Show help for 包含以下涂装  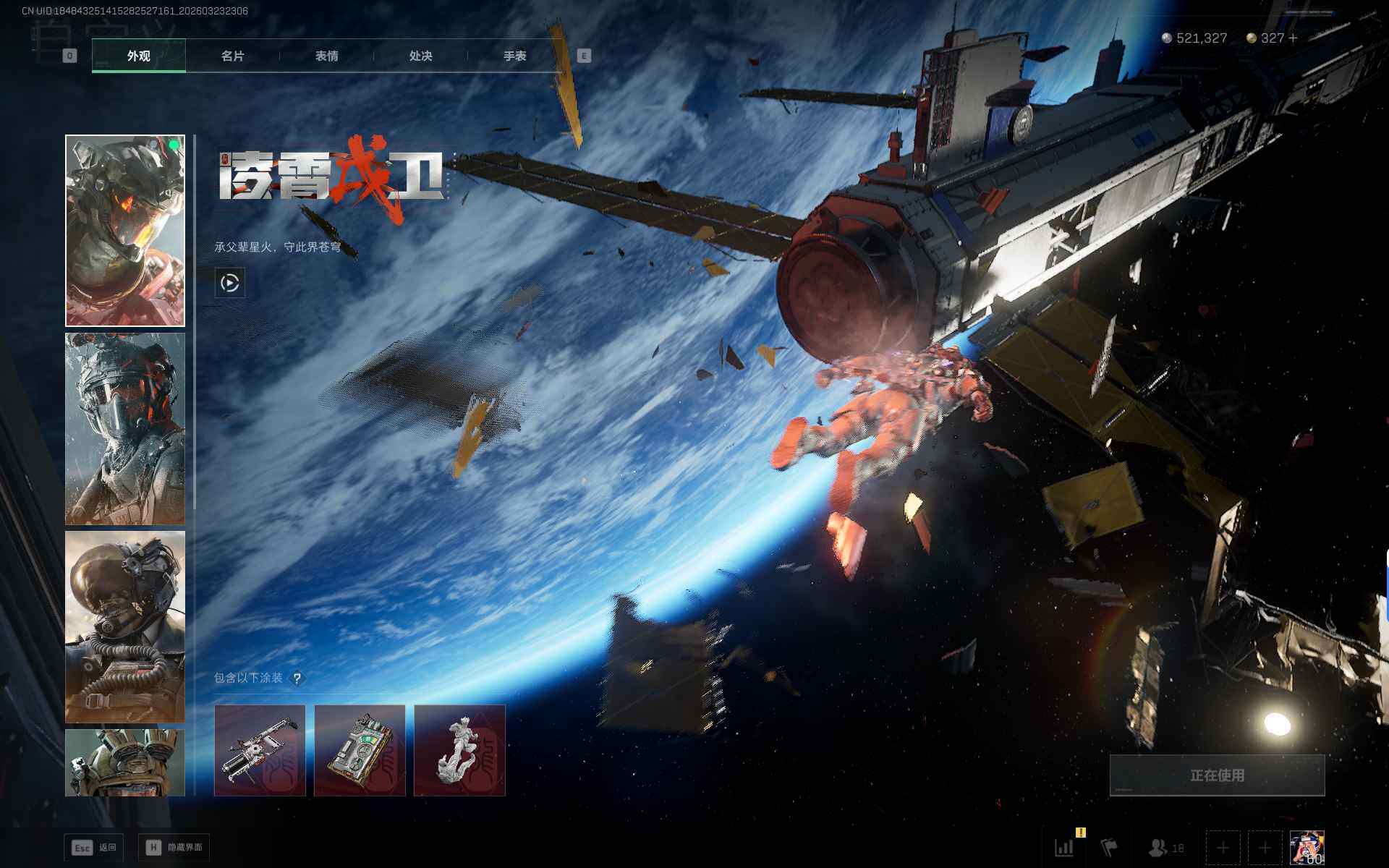[297, 678]
